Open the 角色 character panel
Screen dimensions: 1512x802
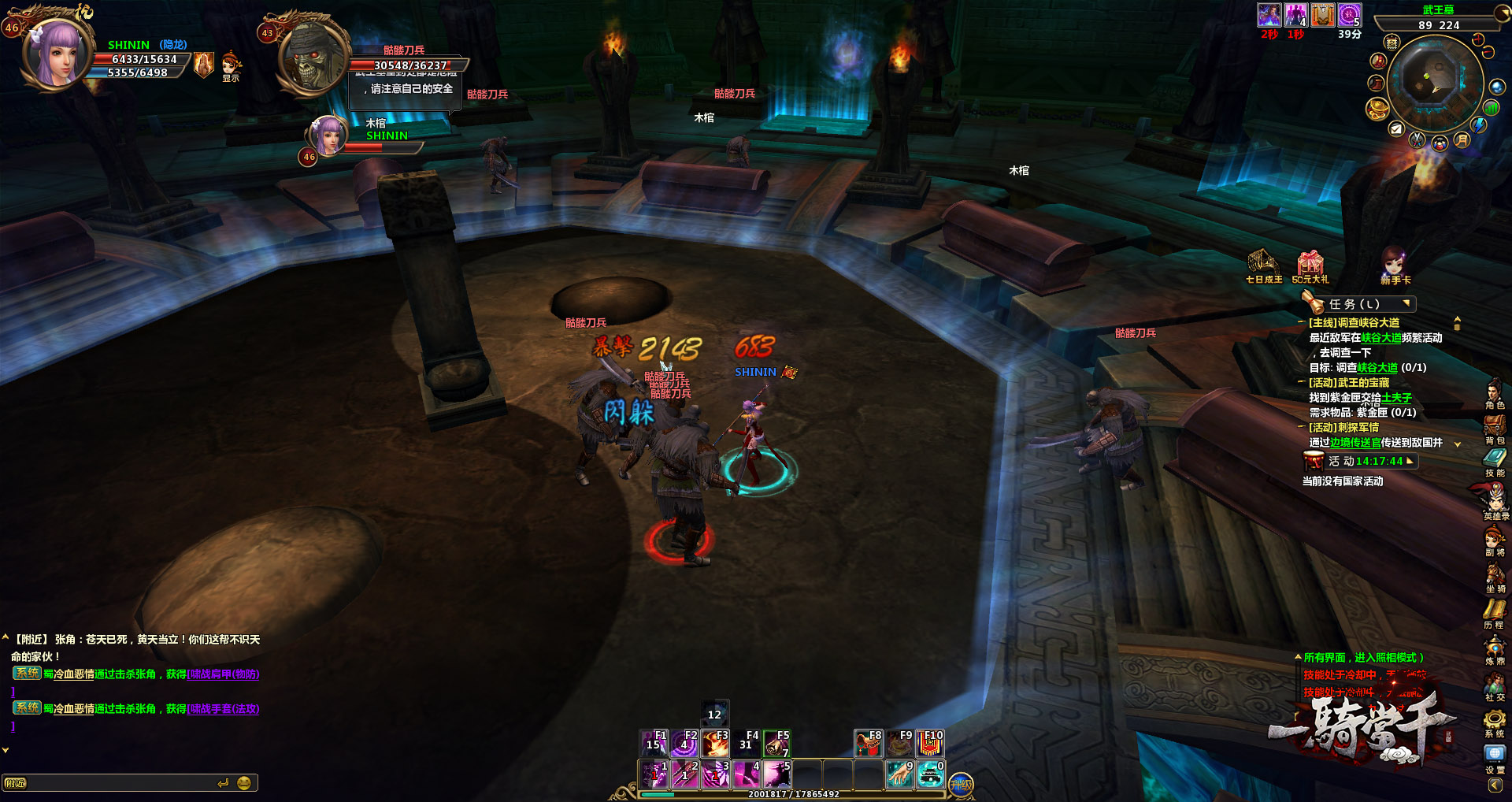pyautogui.click(x=1494, y=392)
